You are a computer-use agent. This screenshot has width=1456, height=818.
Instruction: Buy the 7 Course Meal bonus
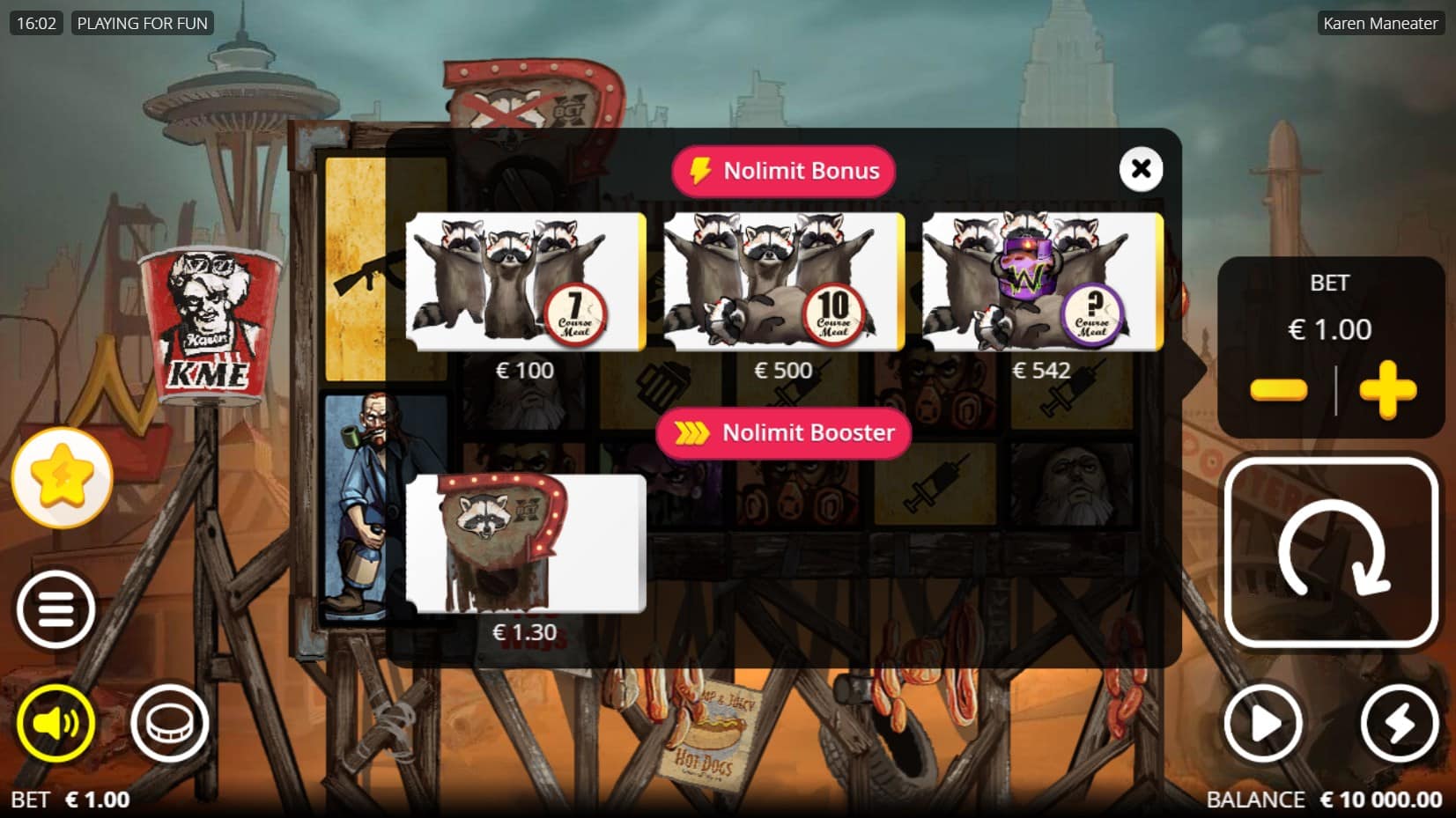525,282
